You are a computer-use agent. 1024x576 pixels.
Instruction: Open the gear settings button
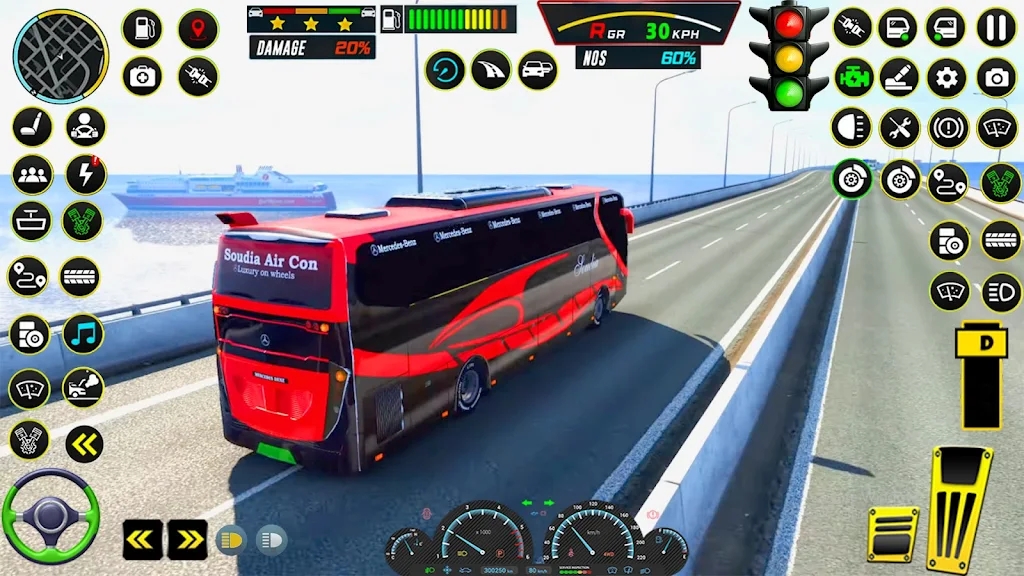tap(946, 78)
